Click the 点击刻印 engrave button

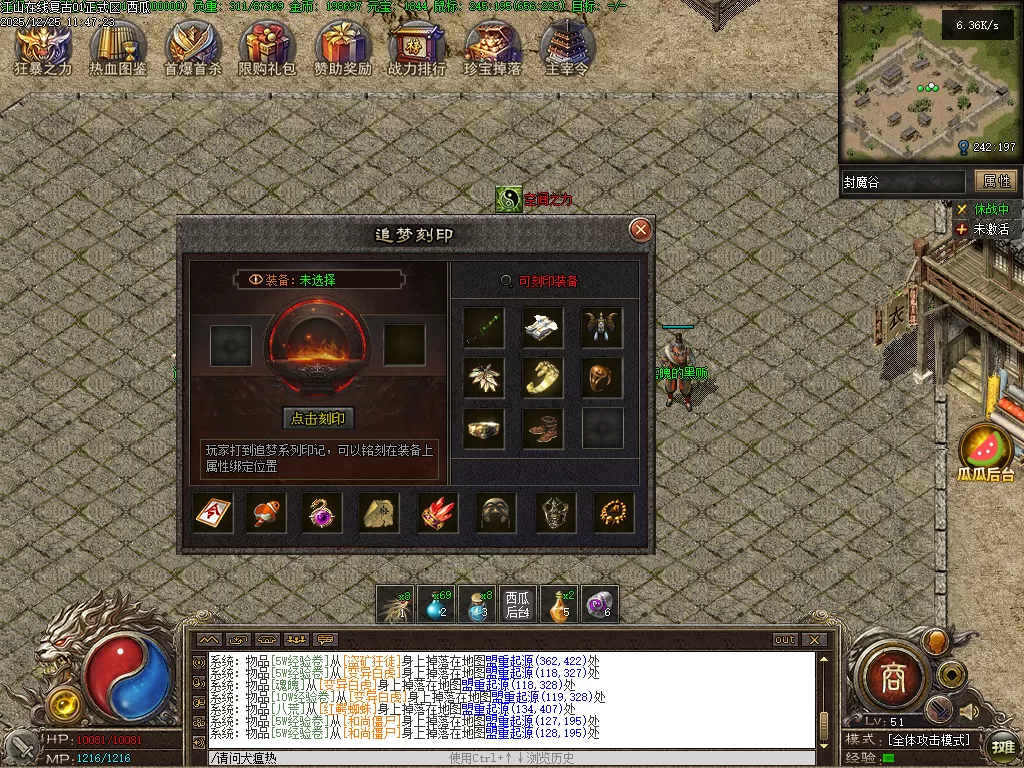click(x=319, y=418)
